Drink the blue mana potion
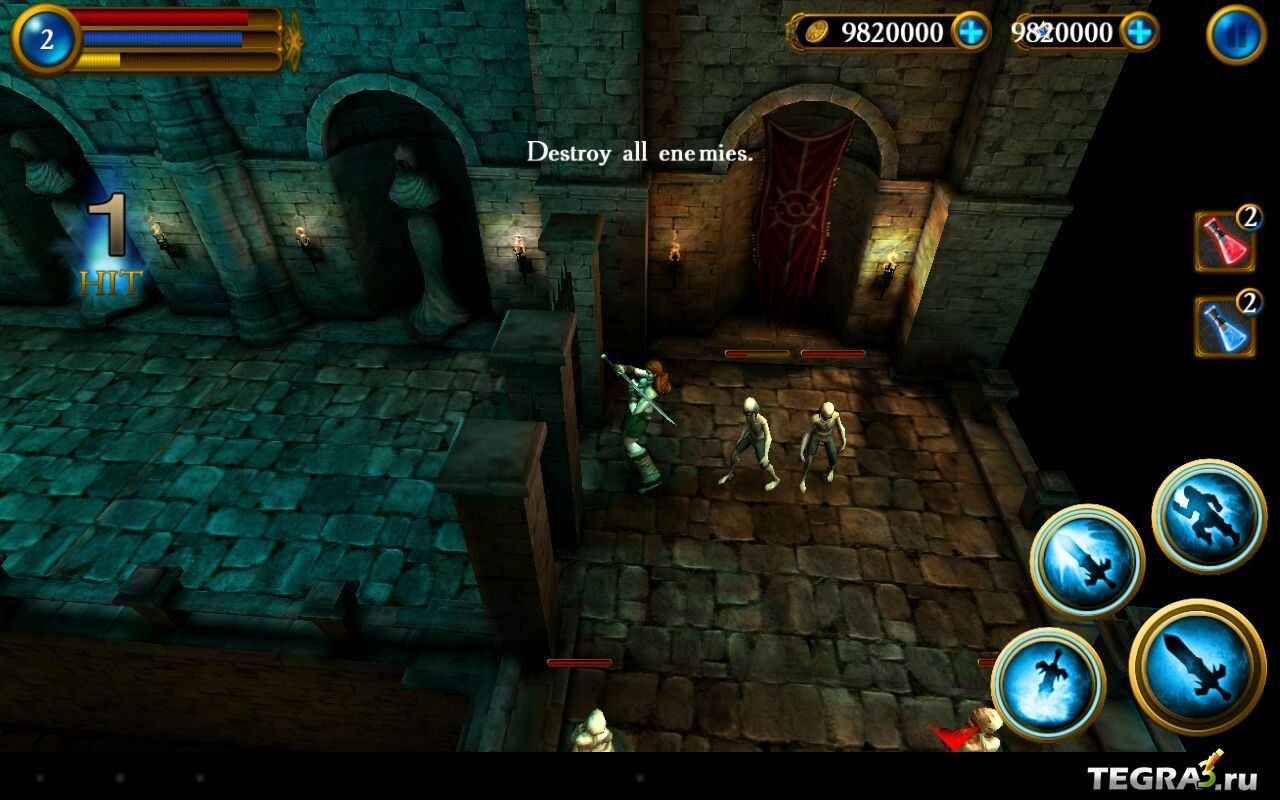Viewport: 1280px width, 800px height. pyautogui.click(x=1225, y=326)
